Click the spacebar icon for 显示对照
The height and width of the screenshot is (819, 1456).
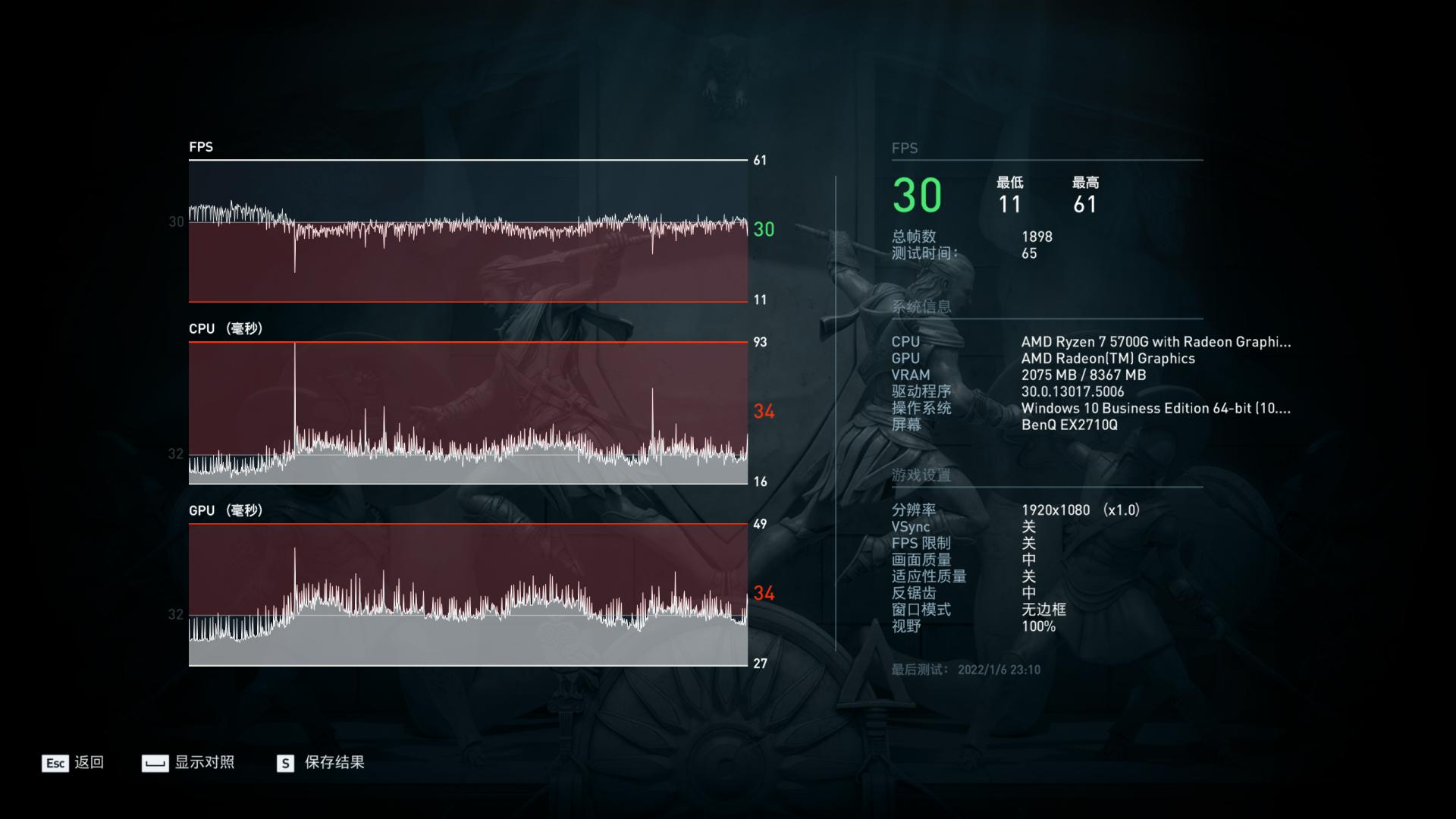(155, 764)
